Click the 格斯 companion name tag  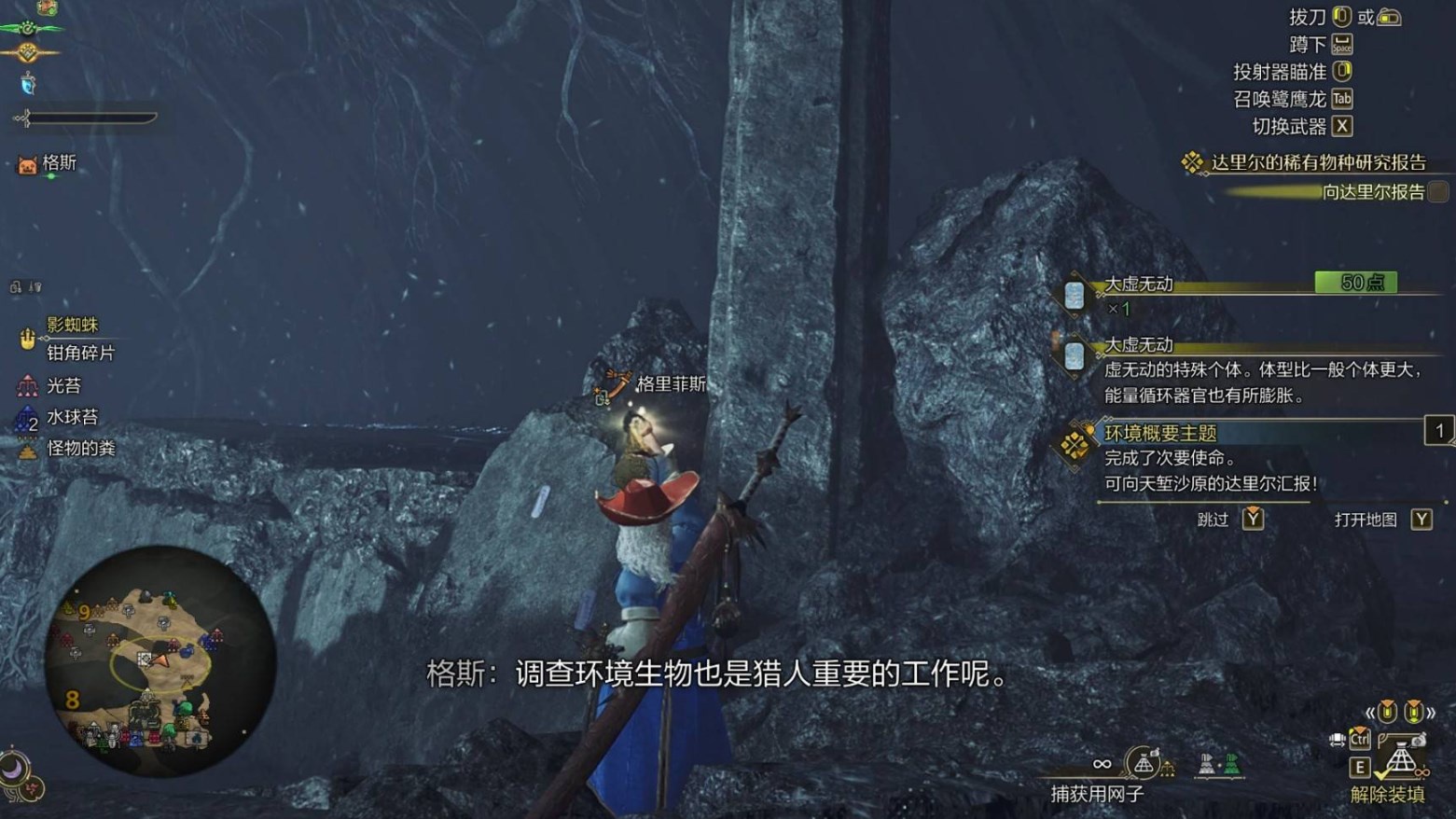point(59,163)
